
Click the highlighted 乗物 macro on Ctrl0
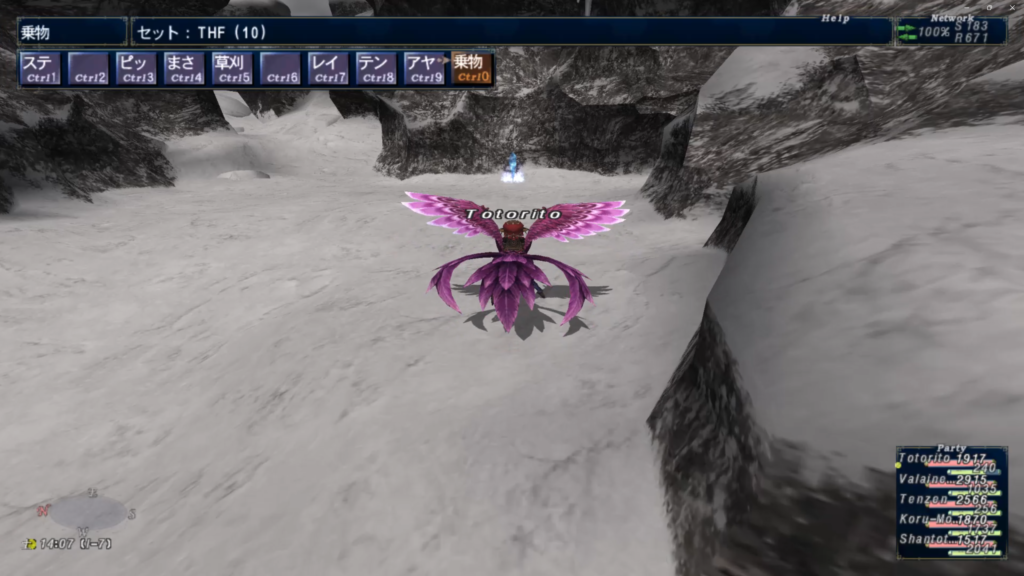[x=472, y=68]
